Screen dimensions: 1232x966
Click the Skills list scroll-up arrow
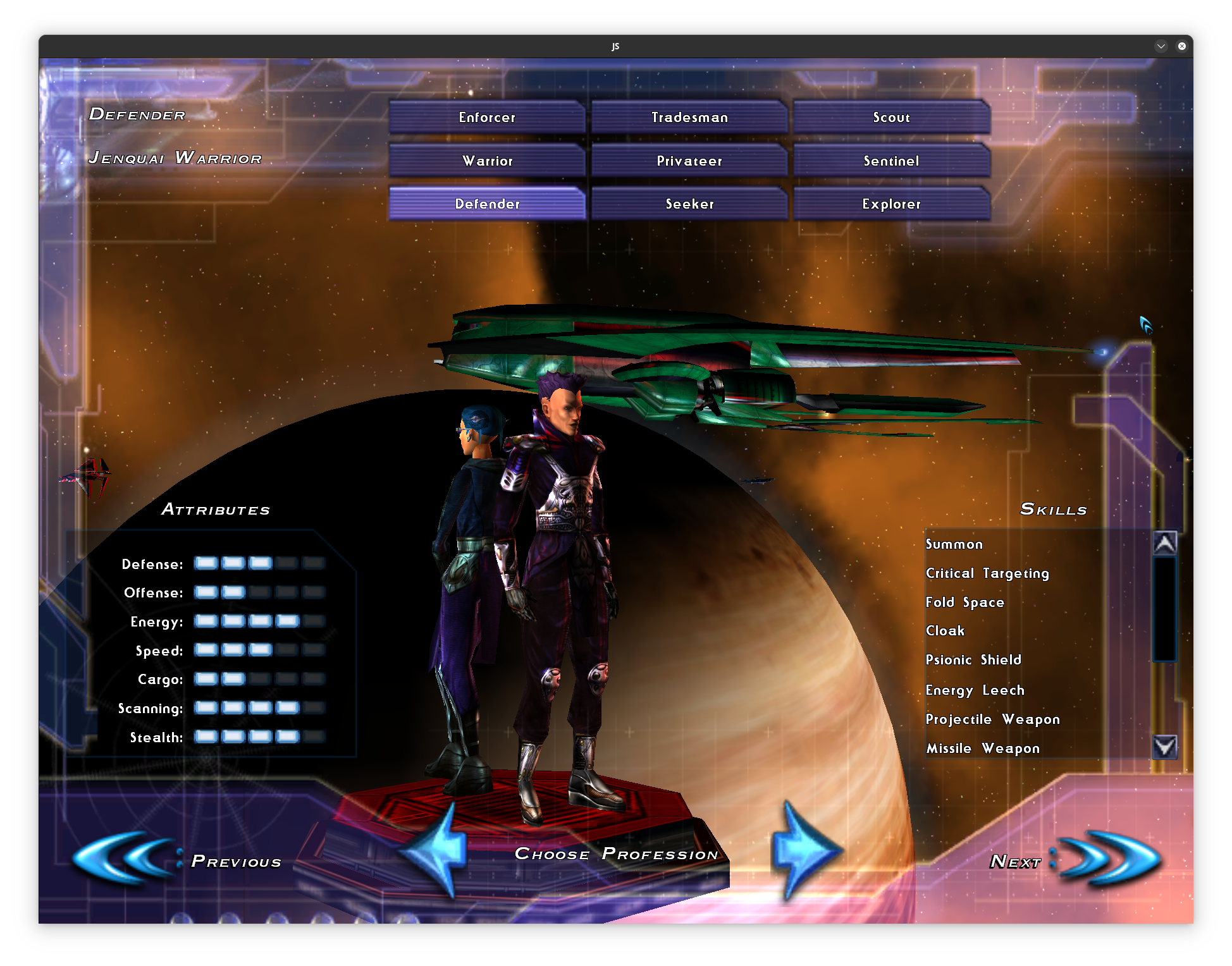point(1165,543)
